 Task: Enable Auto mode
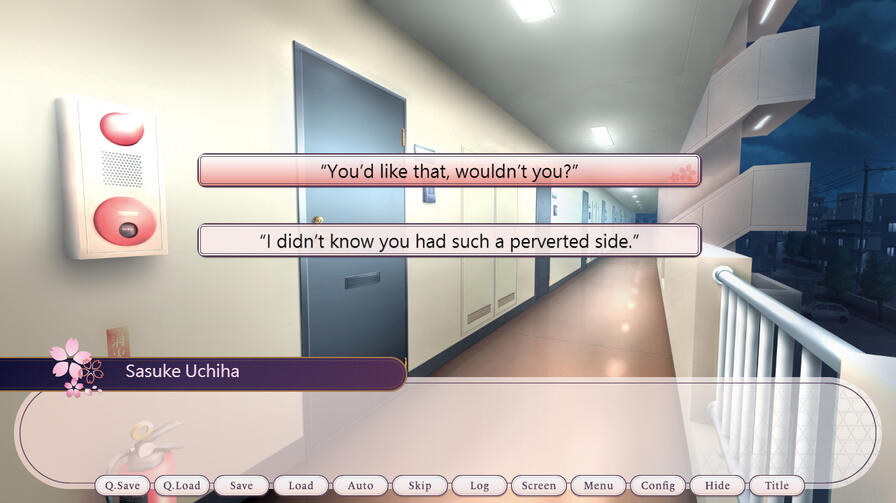coord(360,486)
